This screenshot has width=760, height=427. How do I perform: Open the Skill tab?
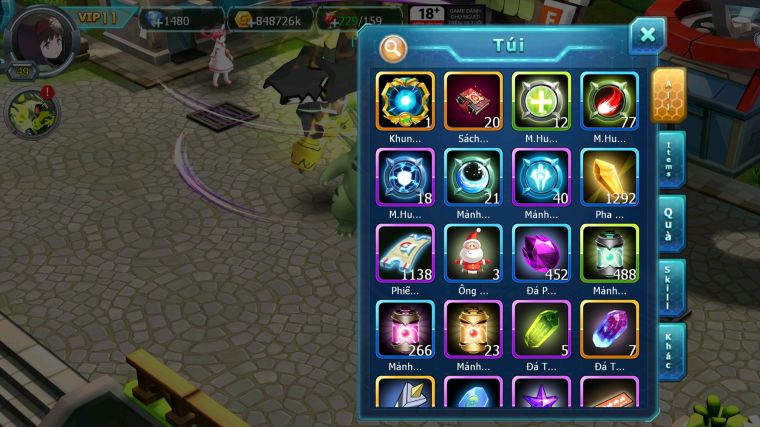(x=671, y=287)
